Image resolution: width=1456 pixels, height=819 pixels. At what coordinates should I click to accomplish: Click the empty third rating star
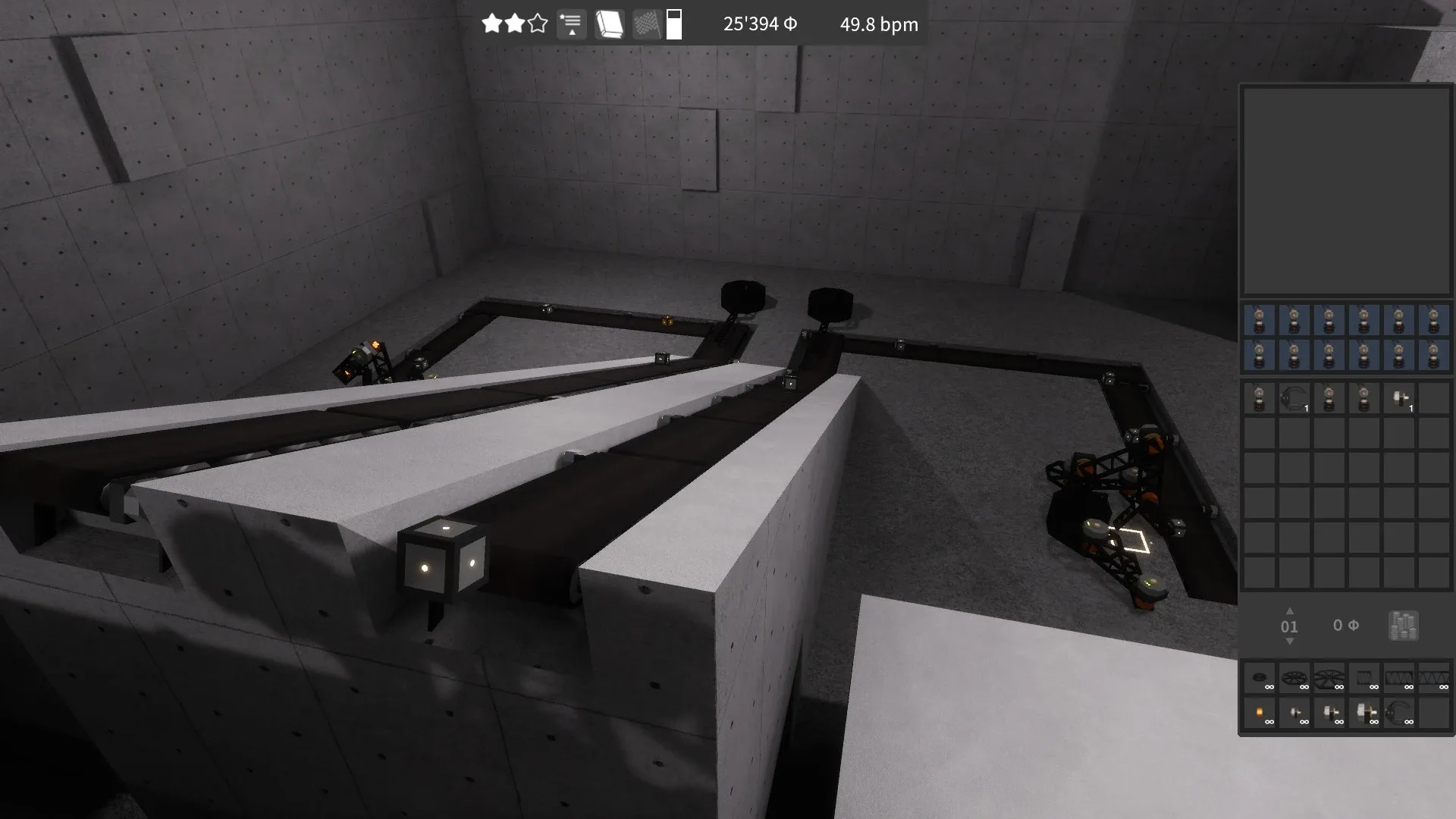[x=537, y=24]
